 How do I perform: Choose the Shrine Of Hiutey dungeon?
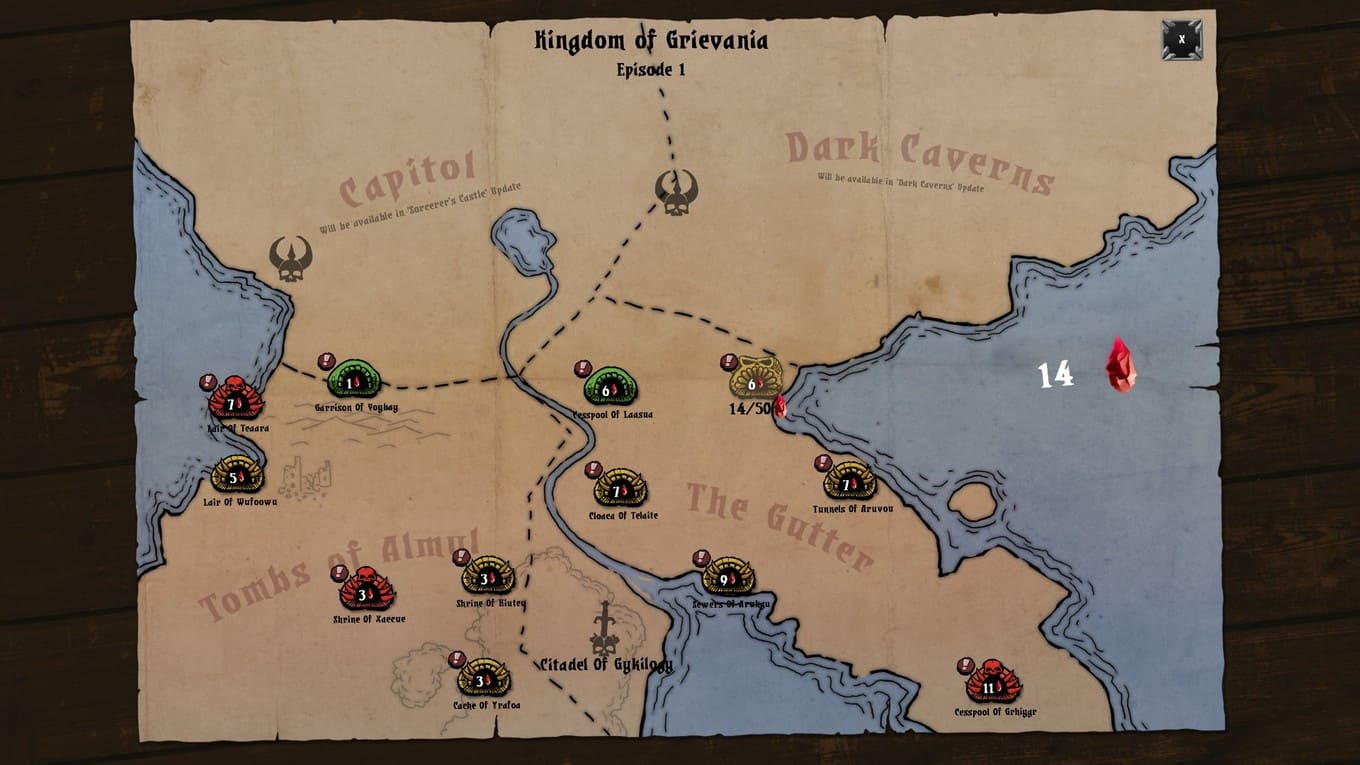pyautogui.click(x=488, y=577)
